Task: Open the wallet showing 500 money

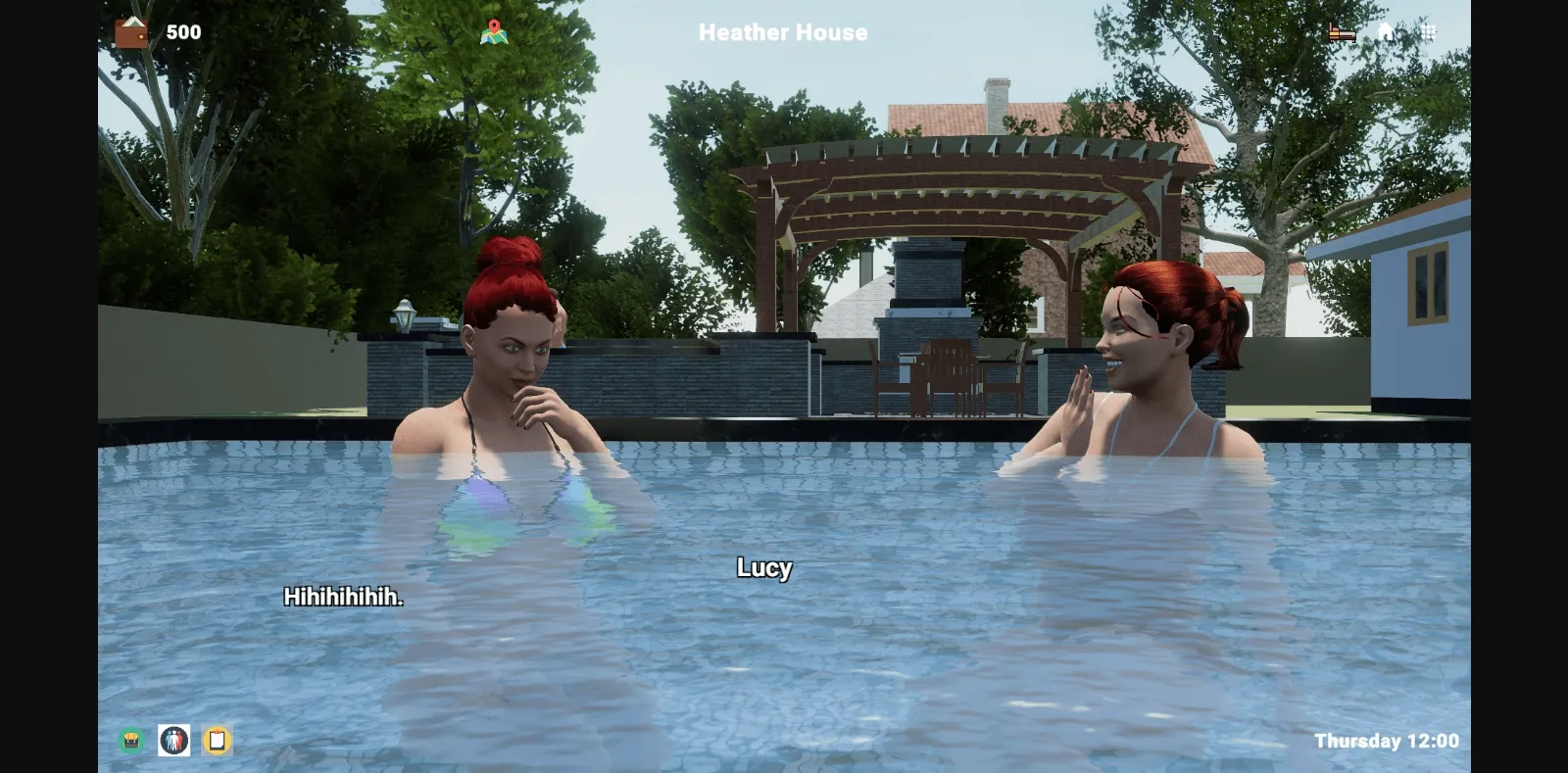Action: click(130, 31)
